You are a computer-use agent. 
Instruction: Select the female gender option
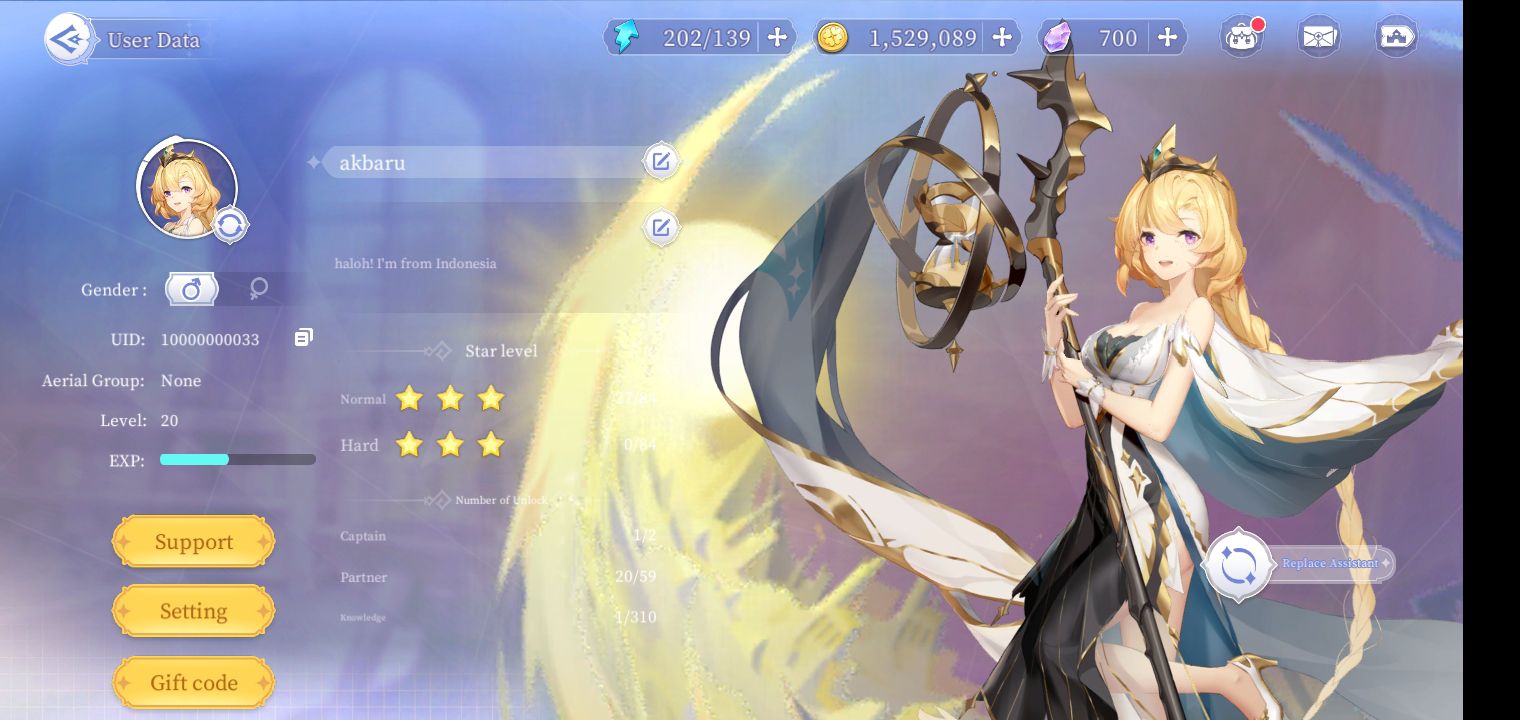point(258,290)
